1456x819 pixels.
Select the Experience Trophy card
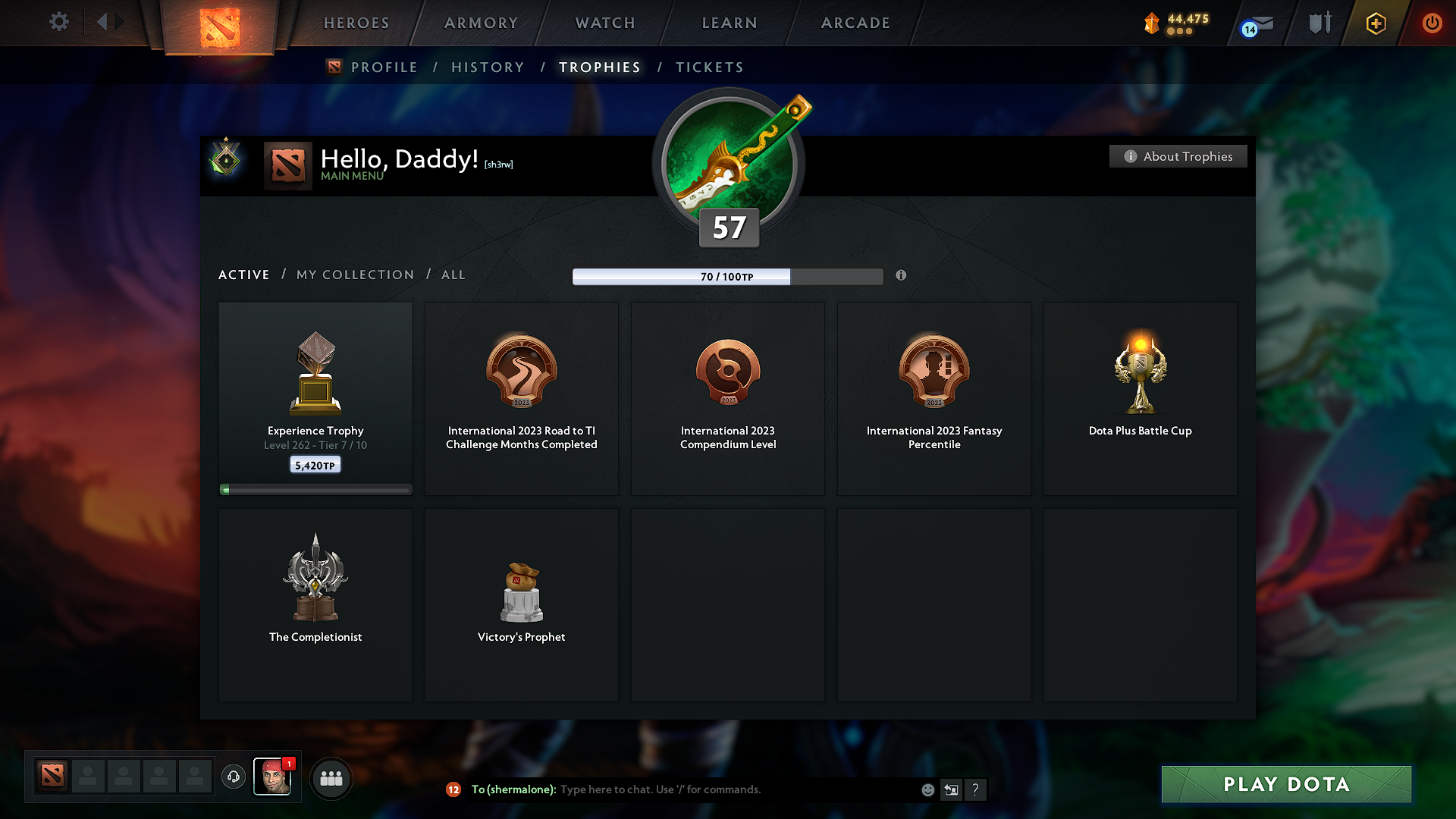pos(315,394)
